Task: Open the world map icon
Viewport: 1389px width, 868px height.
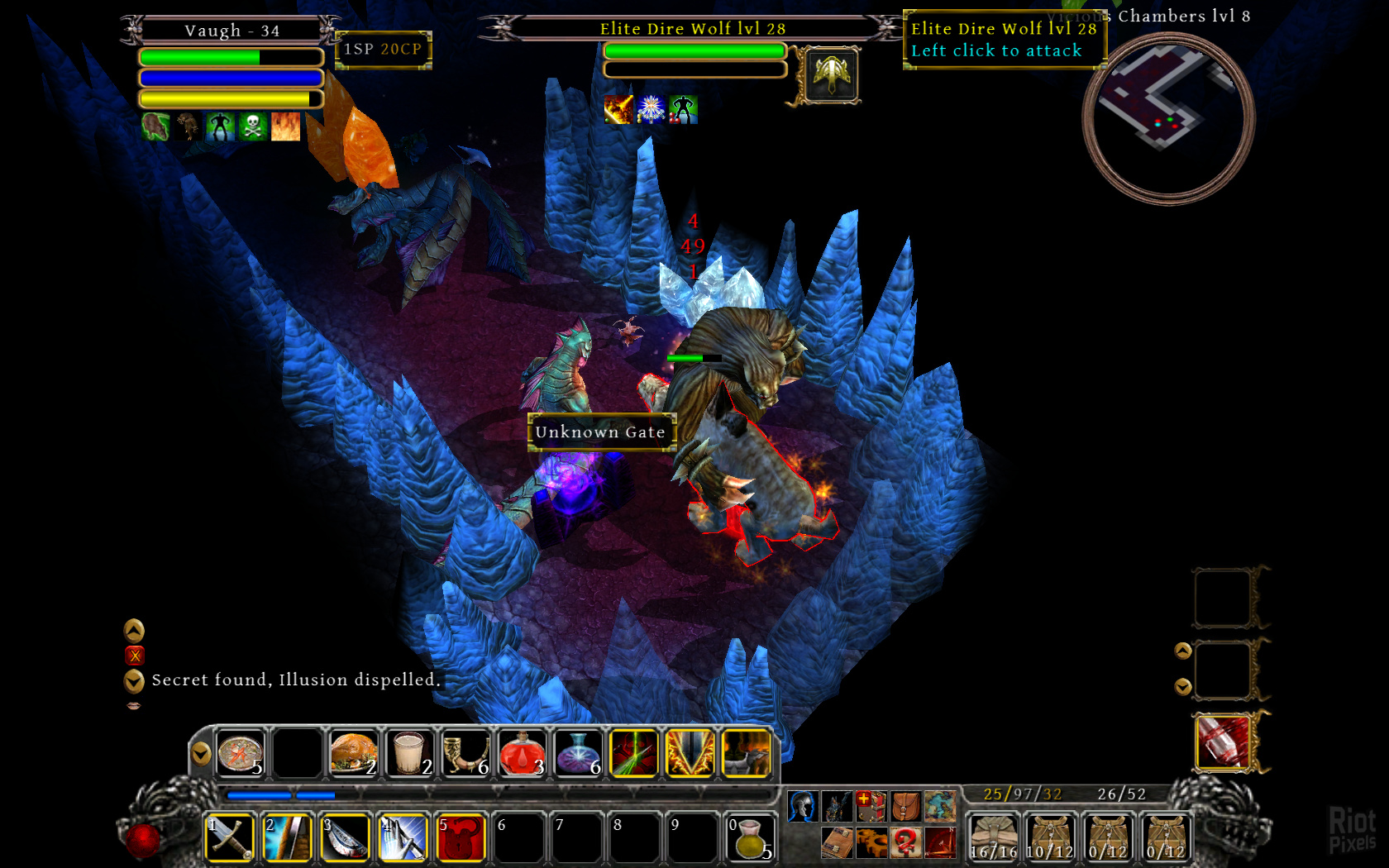Action: [940, 805]
